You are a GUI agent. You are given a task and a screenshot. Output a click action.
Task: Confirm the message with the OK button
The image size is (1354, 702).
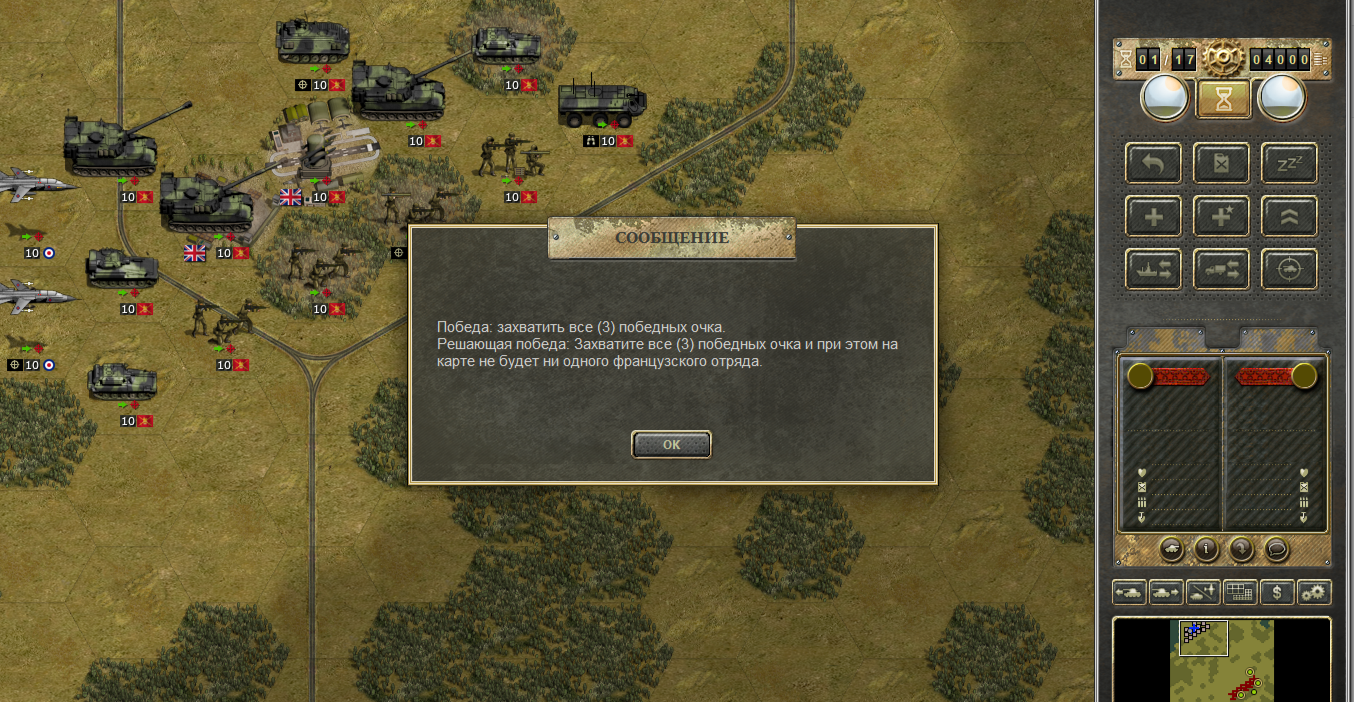pyautogui.click(x=671, y=445)
